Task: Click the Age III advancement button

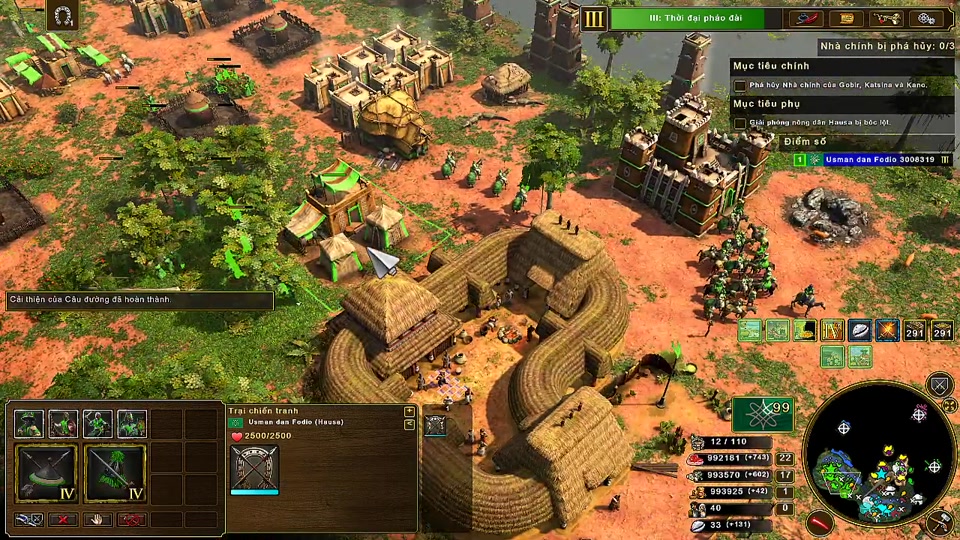Action: (594, 18)
